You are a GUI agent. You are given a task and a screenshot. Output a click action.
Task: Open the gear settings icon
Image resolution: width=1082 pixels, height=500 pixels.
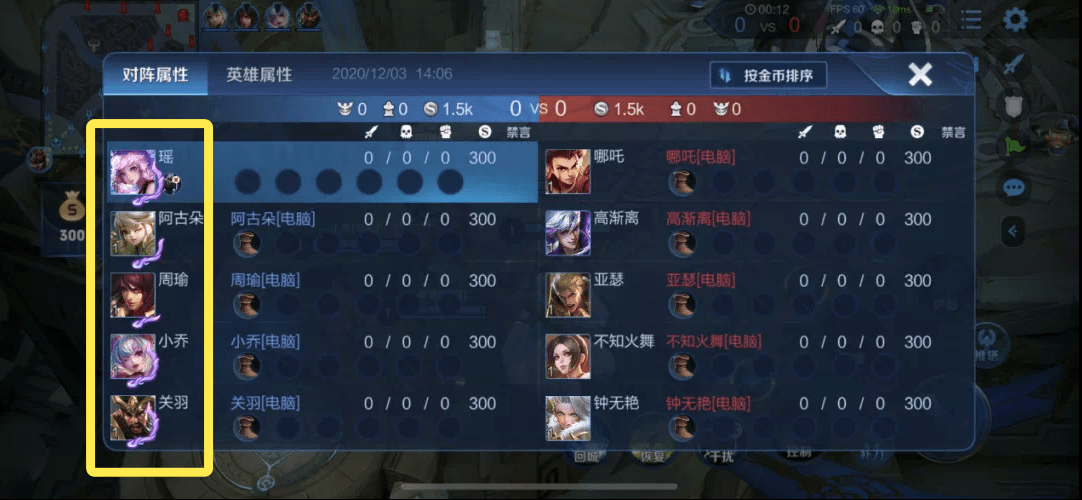pos(1015,19)
